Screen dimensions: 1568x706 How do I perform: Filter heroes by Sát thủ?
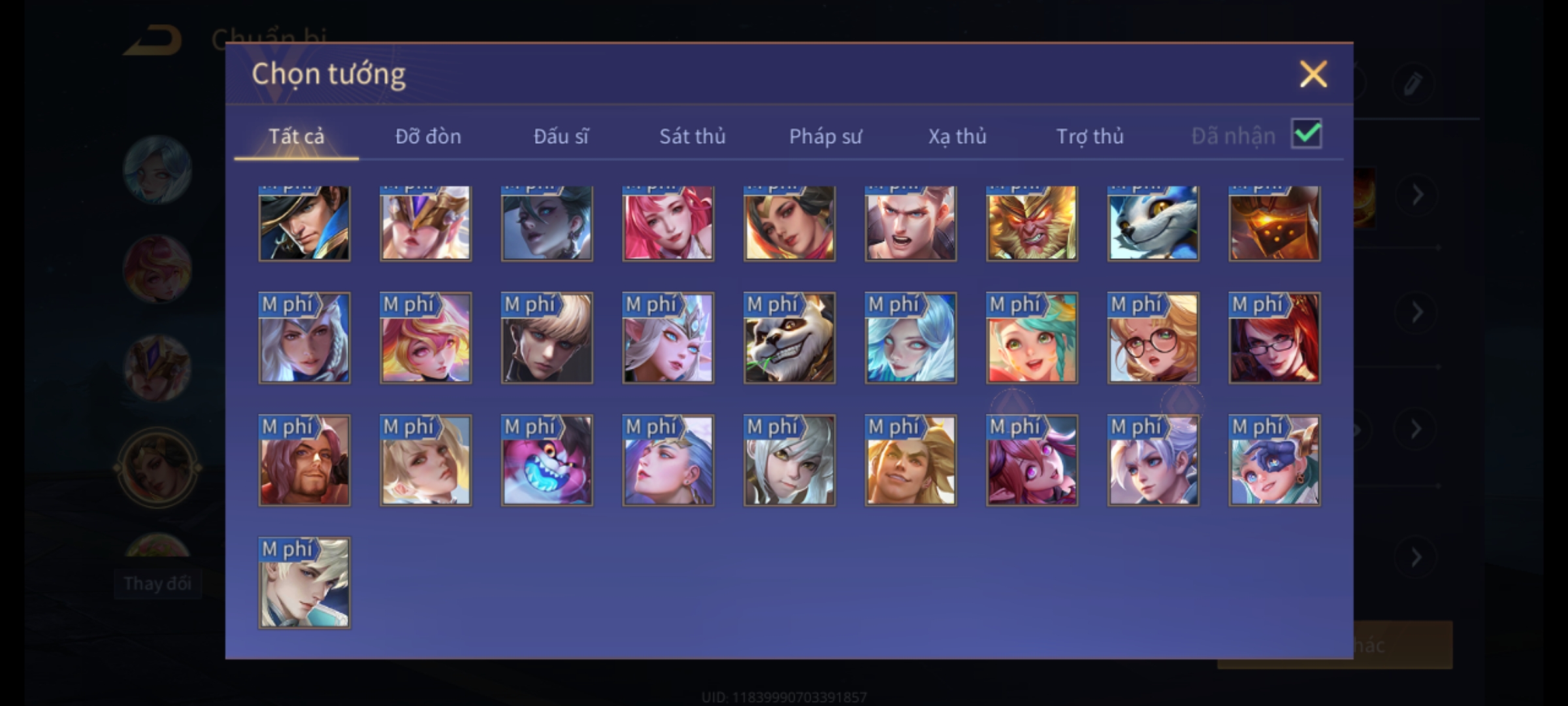[x=692, y=136]
